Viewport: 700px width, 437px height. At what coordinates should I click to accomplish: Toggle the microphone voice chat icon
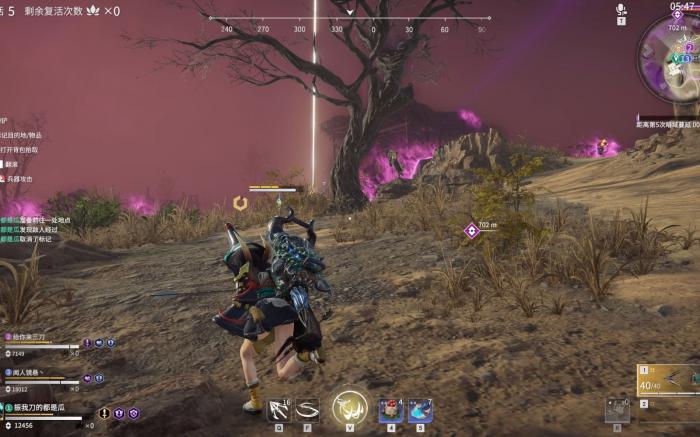(621, 10)
